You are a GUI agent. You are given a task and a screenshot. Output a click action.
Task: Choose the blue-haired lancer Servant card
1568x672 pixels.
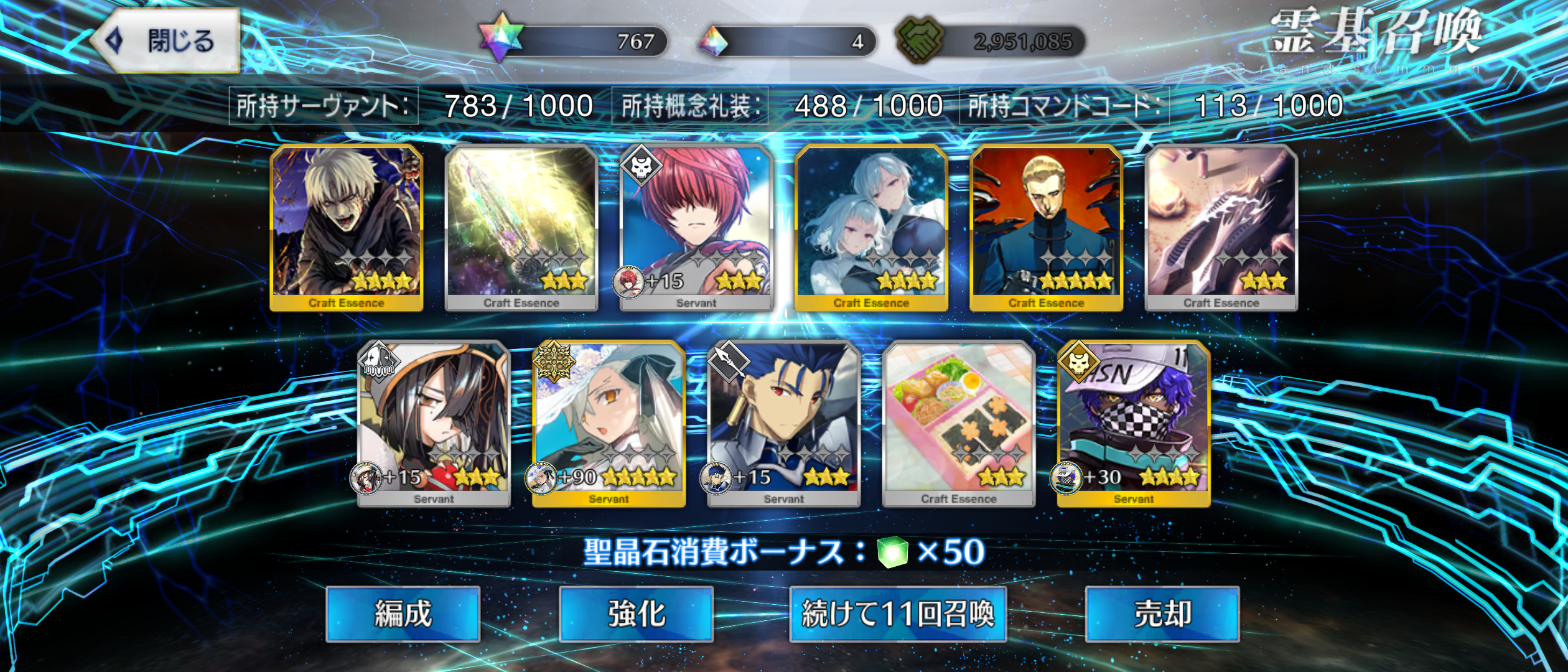[x=783, y=423]
